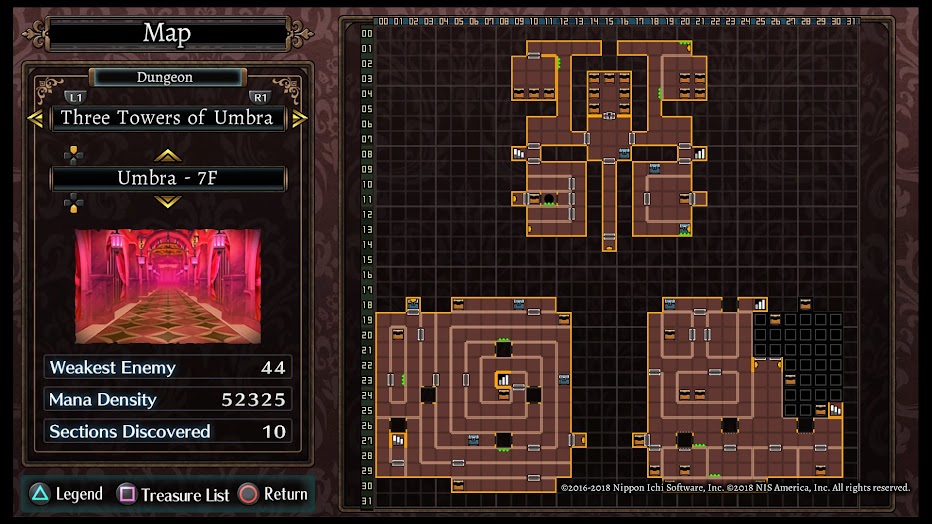Open the Legend
This screenshot has height=524, width=932.
[x=66, y=494]
